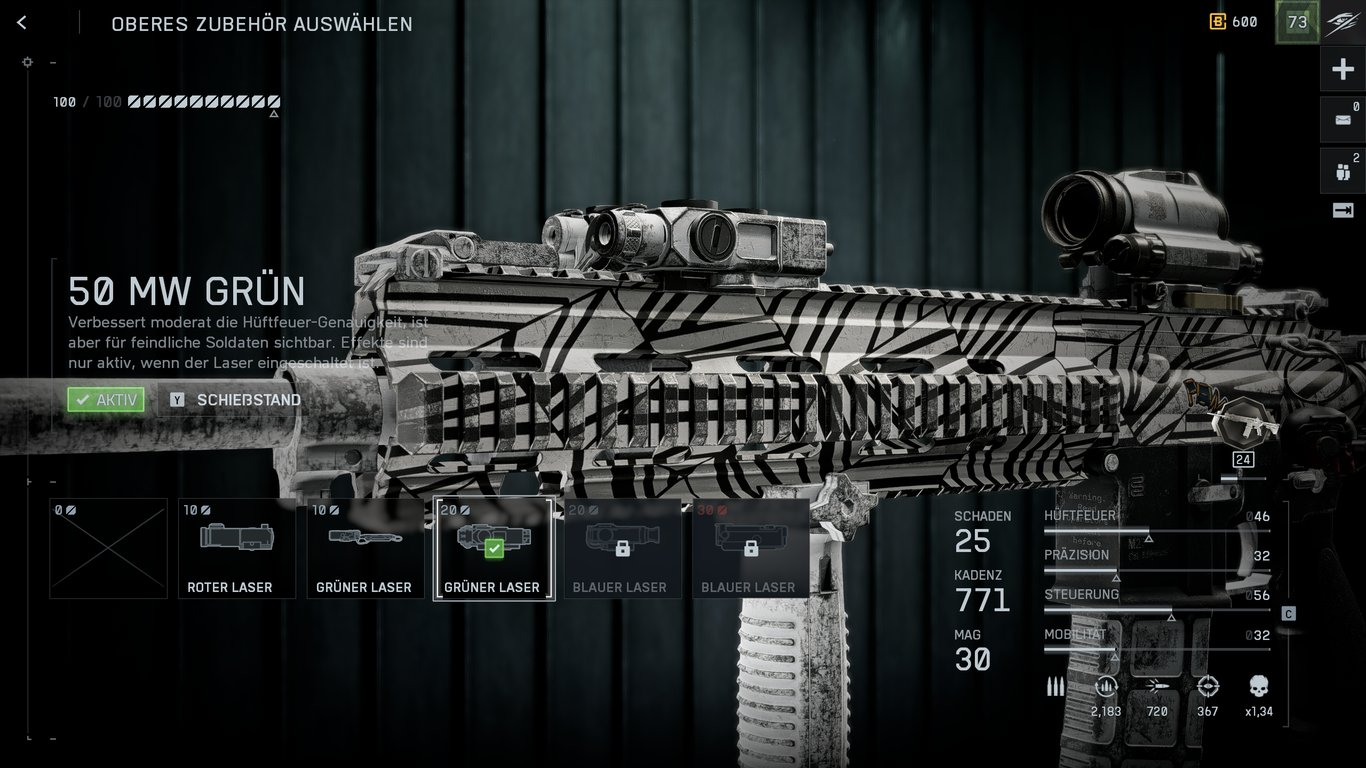Click the squad members icon with badge 2
The height and width of the screenshot is (768, 1366).
1345,170
